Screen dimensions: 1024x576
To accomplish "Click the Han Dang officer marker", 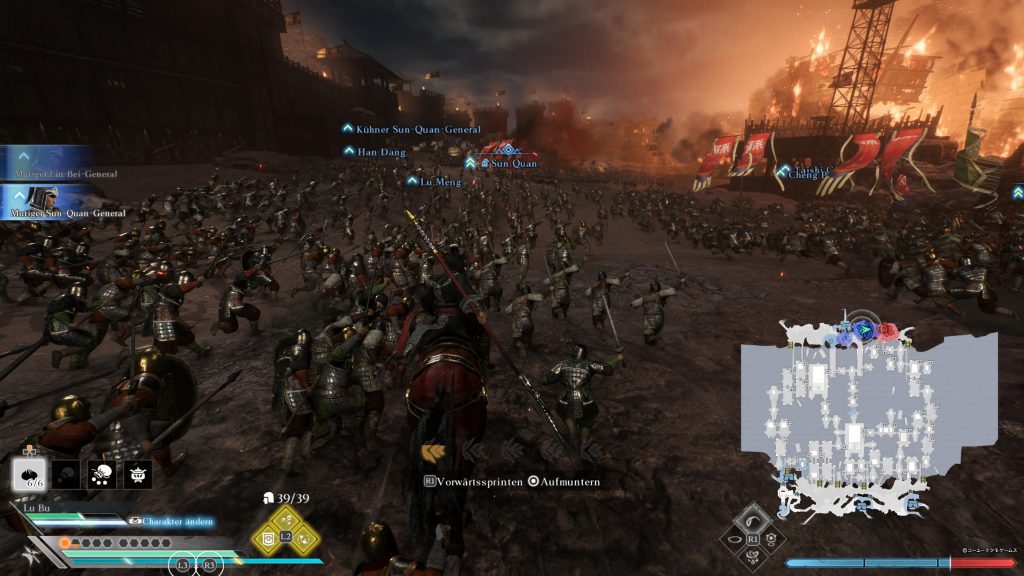I will point(372,151).
